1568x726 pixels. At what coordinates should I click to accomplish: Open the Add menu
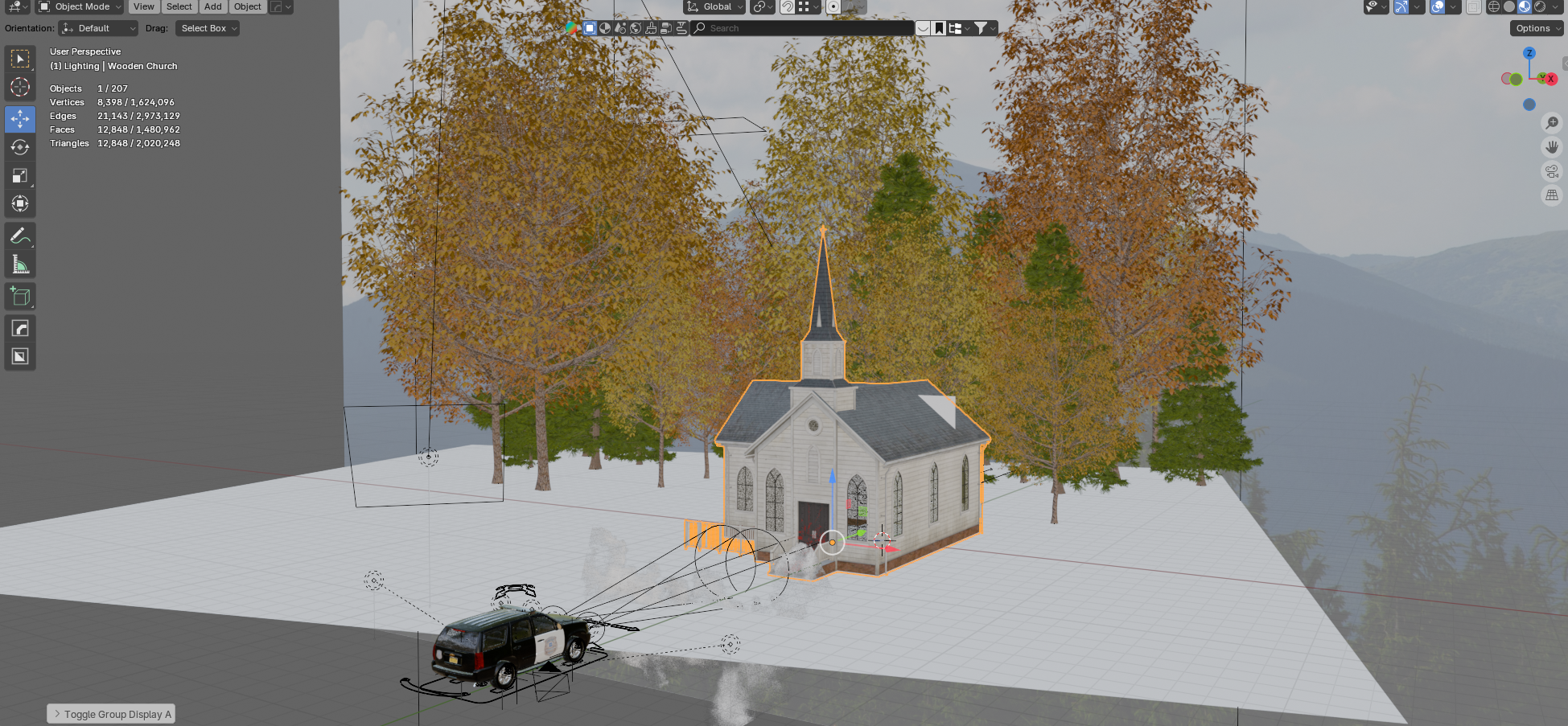[x=212, y=6]
